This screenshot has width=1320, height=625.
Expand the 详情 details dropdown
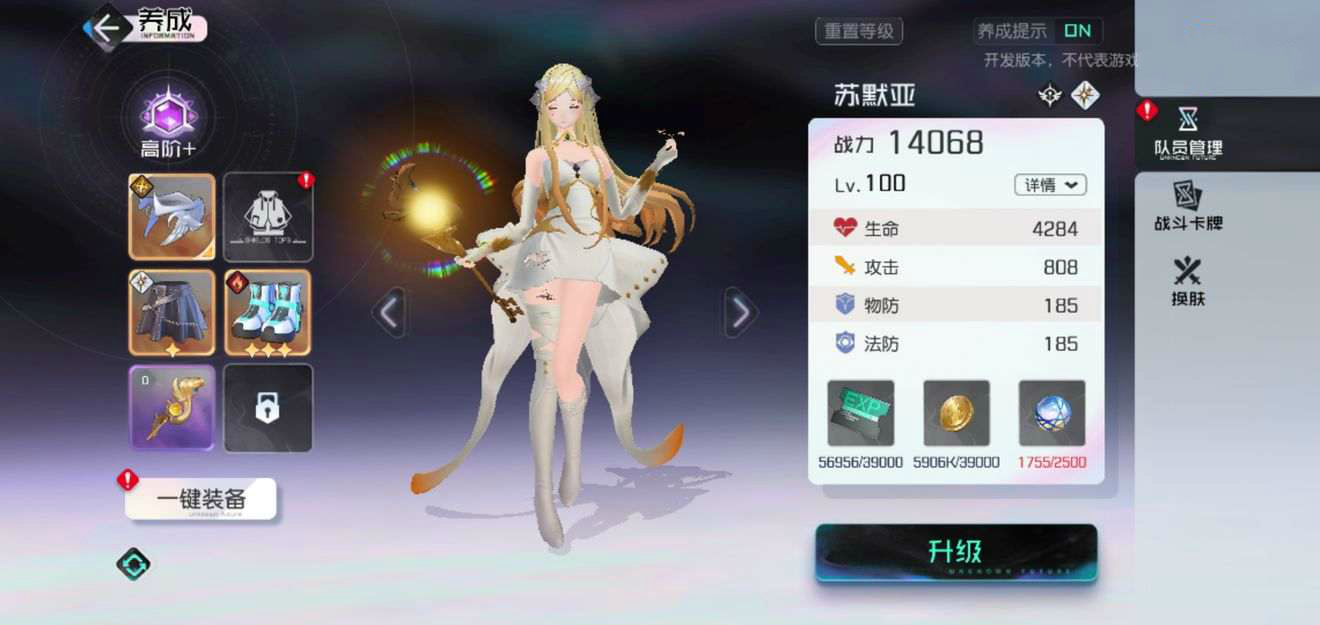pyautogui.click(x=1050, y=185)
